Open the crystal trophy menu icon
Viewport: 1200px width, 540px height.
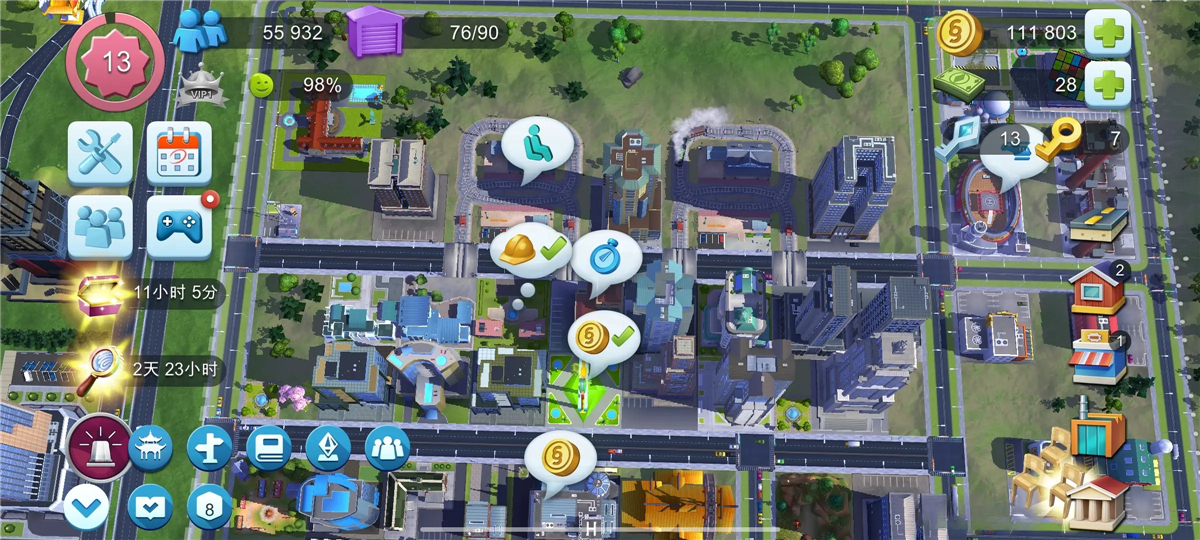pos(328,447)
